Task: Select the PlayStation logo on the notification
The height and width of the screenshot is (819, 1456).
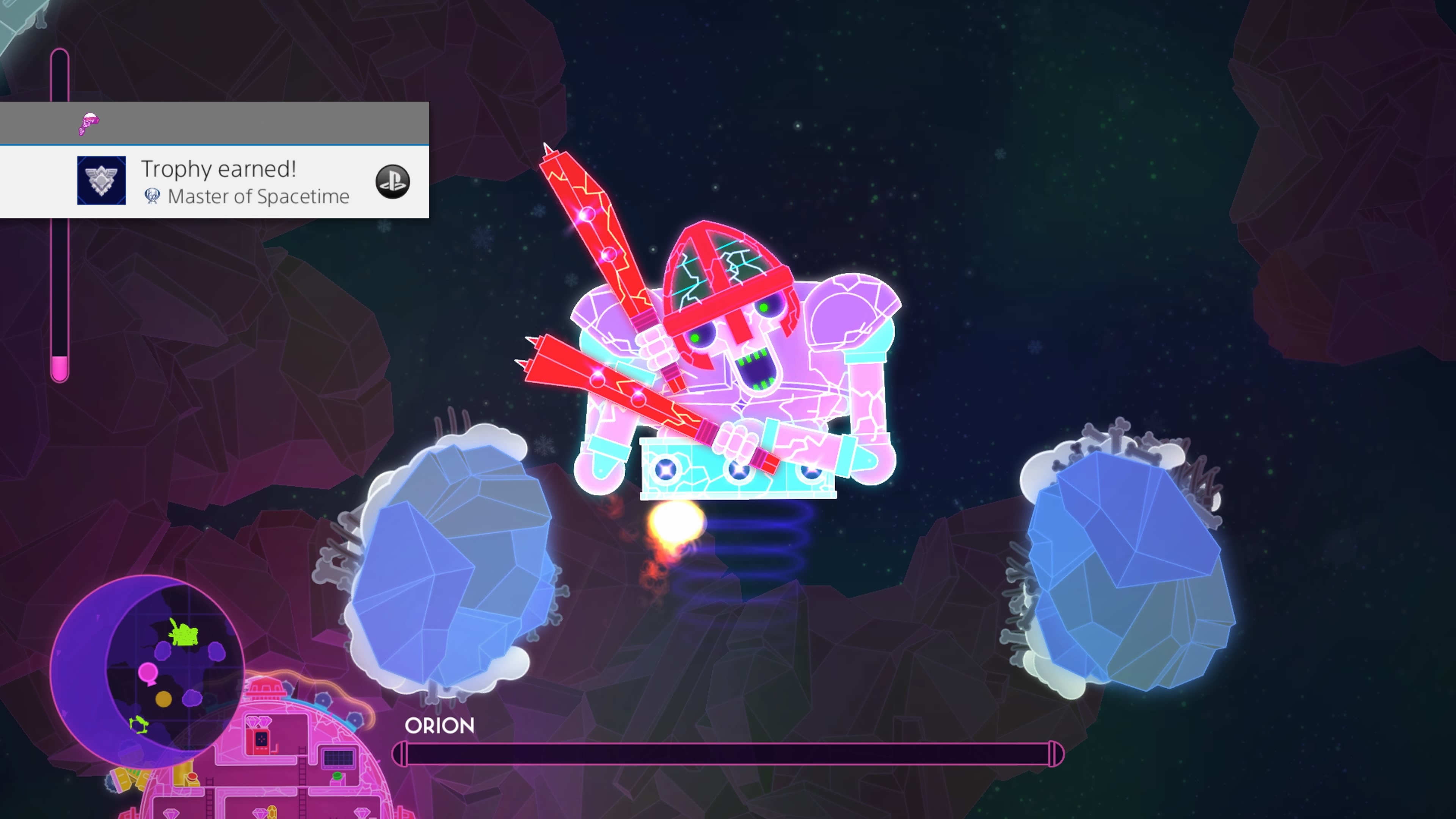Action: pyautogui.click(x=392, y=182)
